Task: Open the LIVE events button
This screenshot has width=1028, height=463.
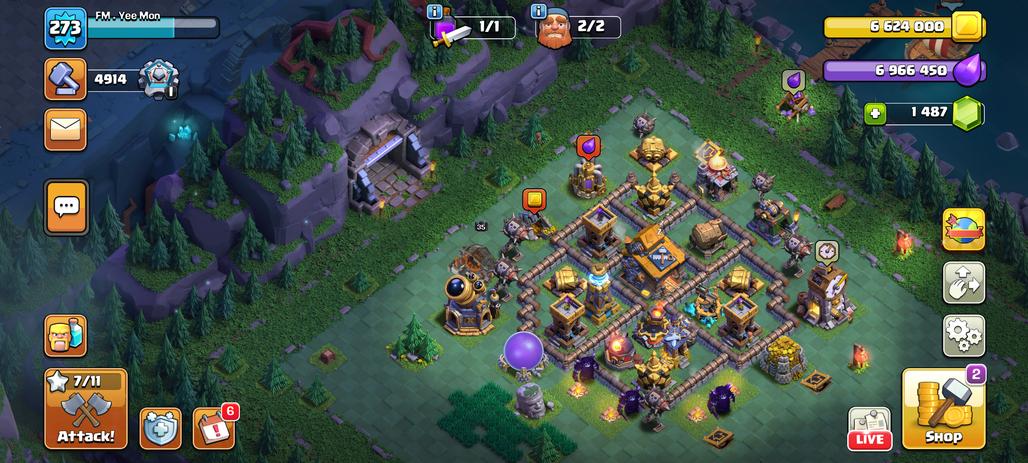Action: pyautogui.click(x=869, y=428)
